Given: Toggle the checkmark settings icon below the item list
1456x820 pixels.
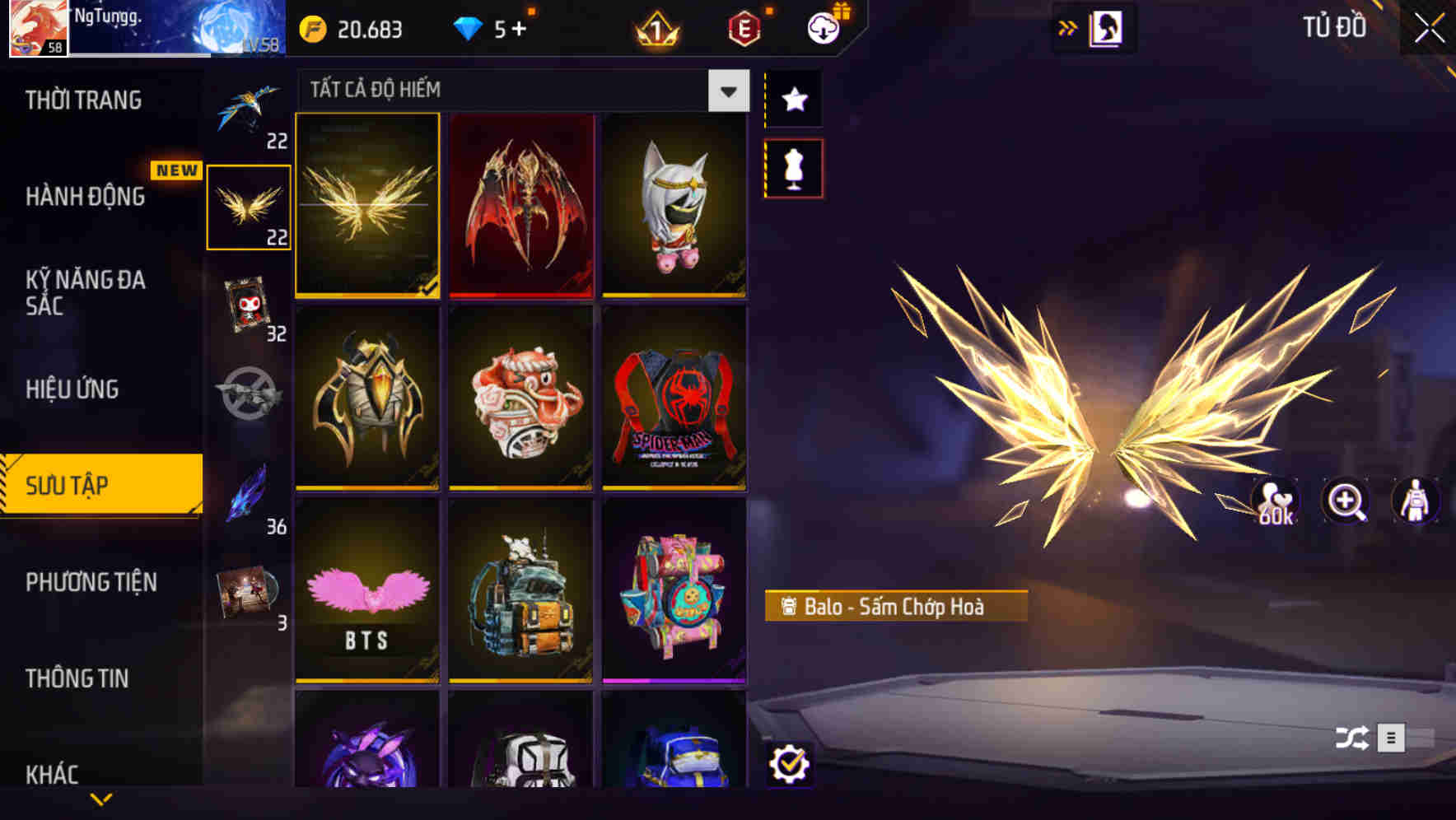Looking at the screenshot, I should coord(791,766).
